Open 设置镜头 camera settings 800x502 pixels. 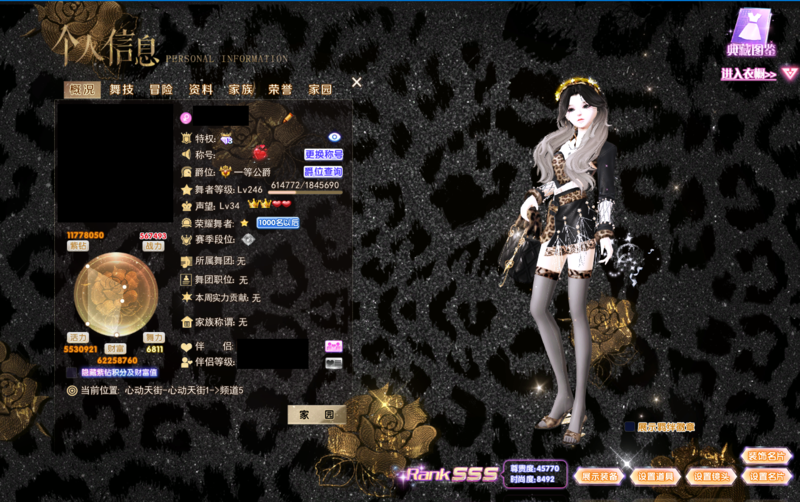pos(710,476)
